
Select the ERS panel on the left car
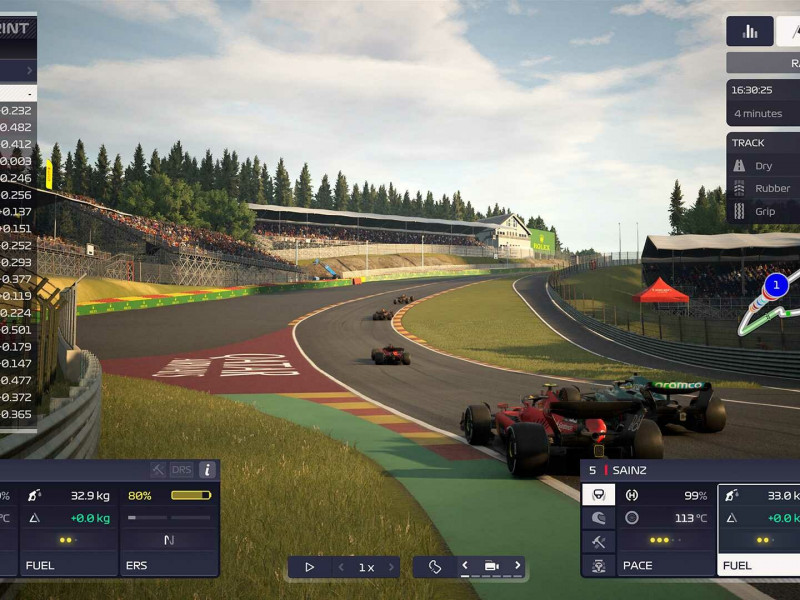coord(169,531)
